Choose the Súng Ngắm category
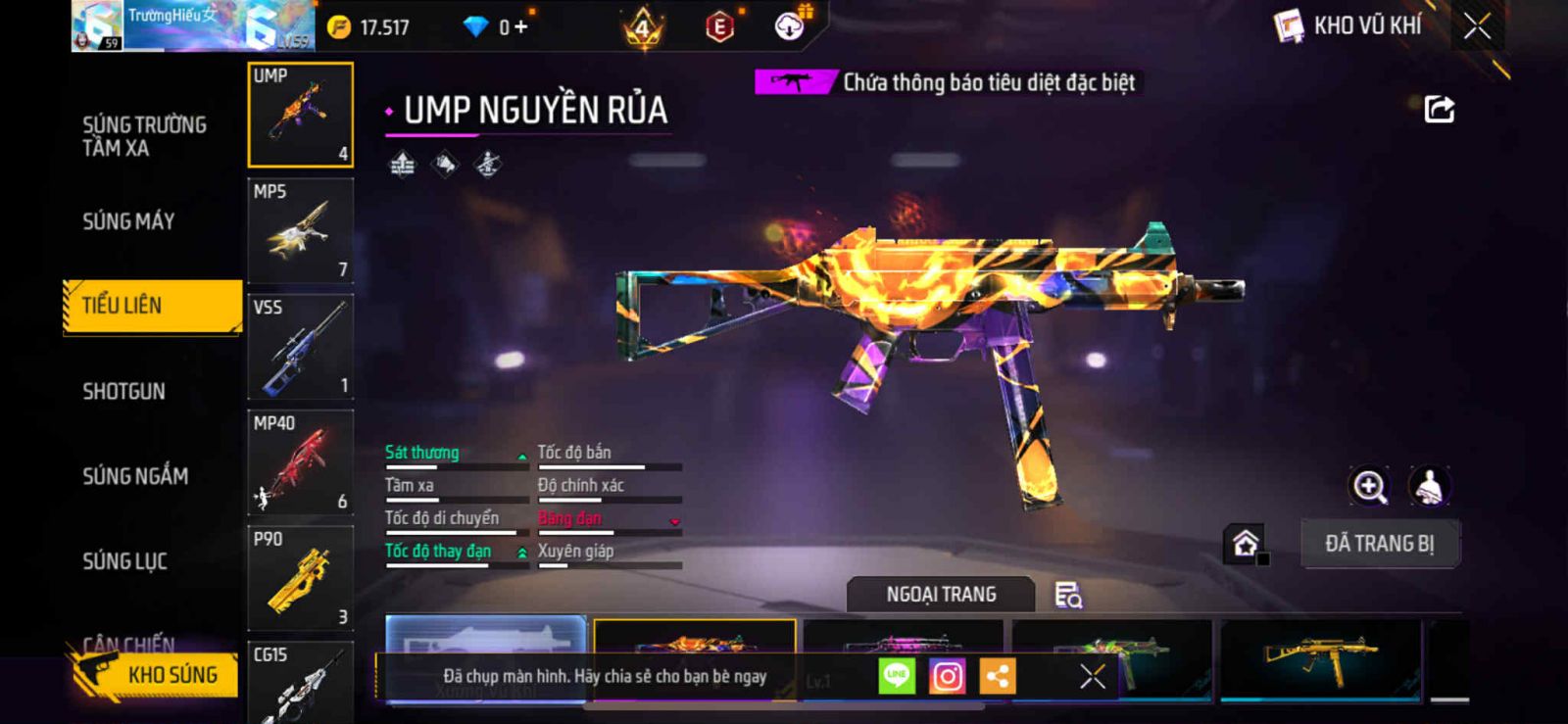The image size is (1568, 724). coord(135,476)
